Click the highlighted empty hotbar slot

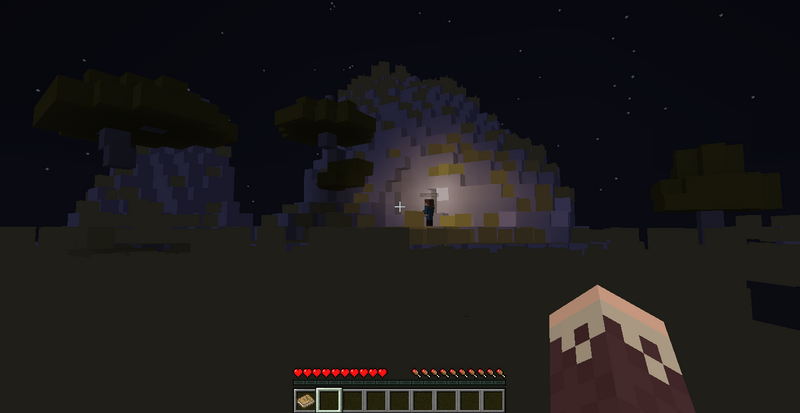coord(328,401)
